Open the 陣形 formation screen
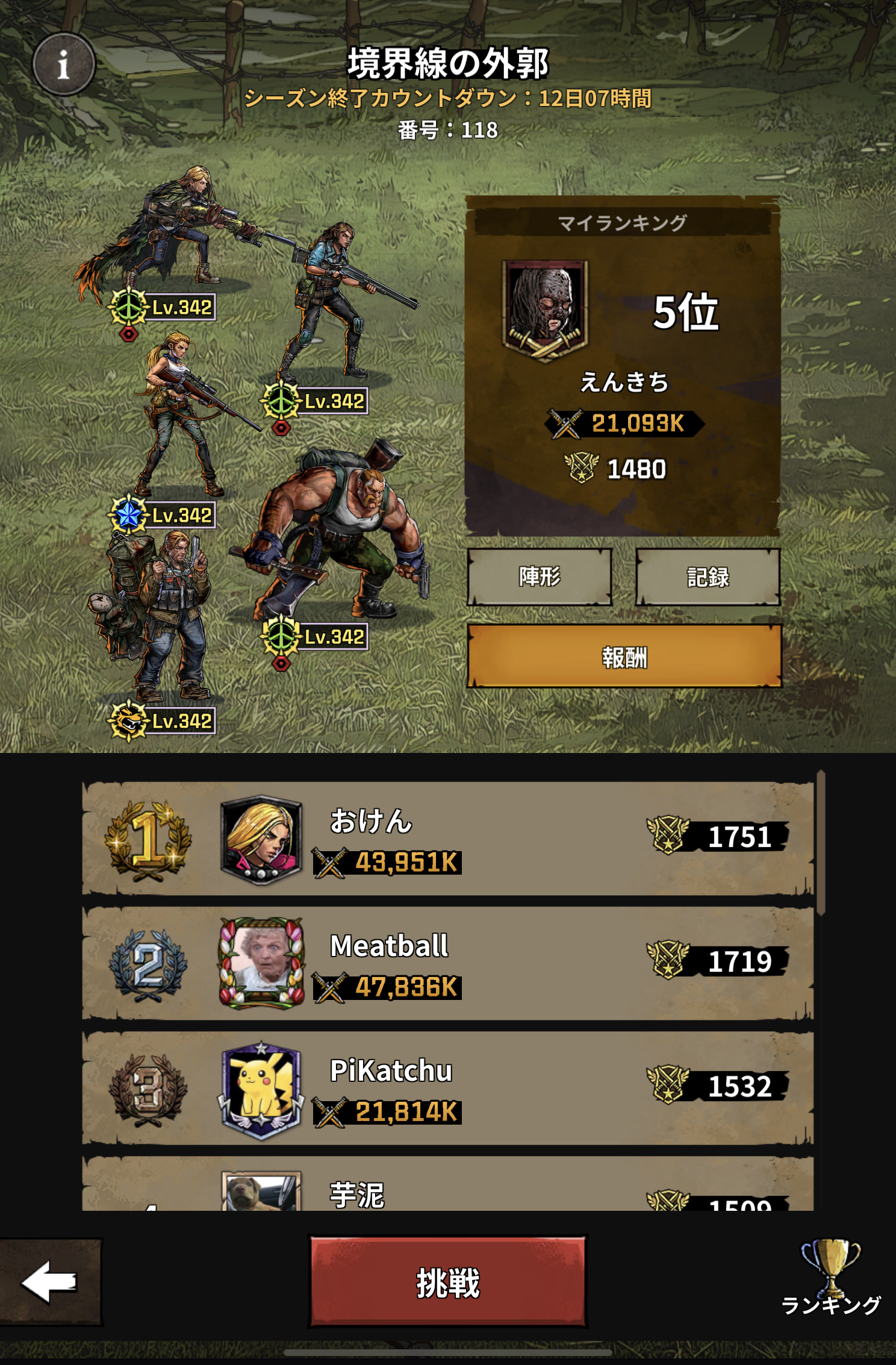 [x=540, y=577]
